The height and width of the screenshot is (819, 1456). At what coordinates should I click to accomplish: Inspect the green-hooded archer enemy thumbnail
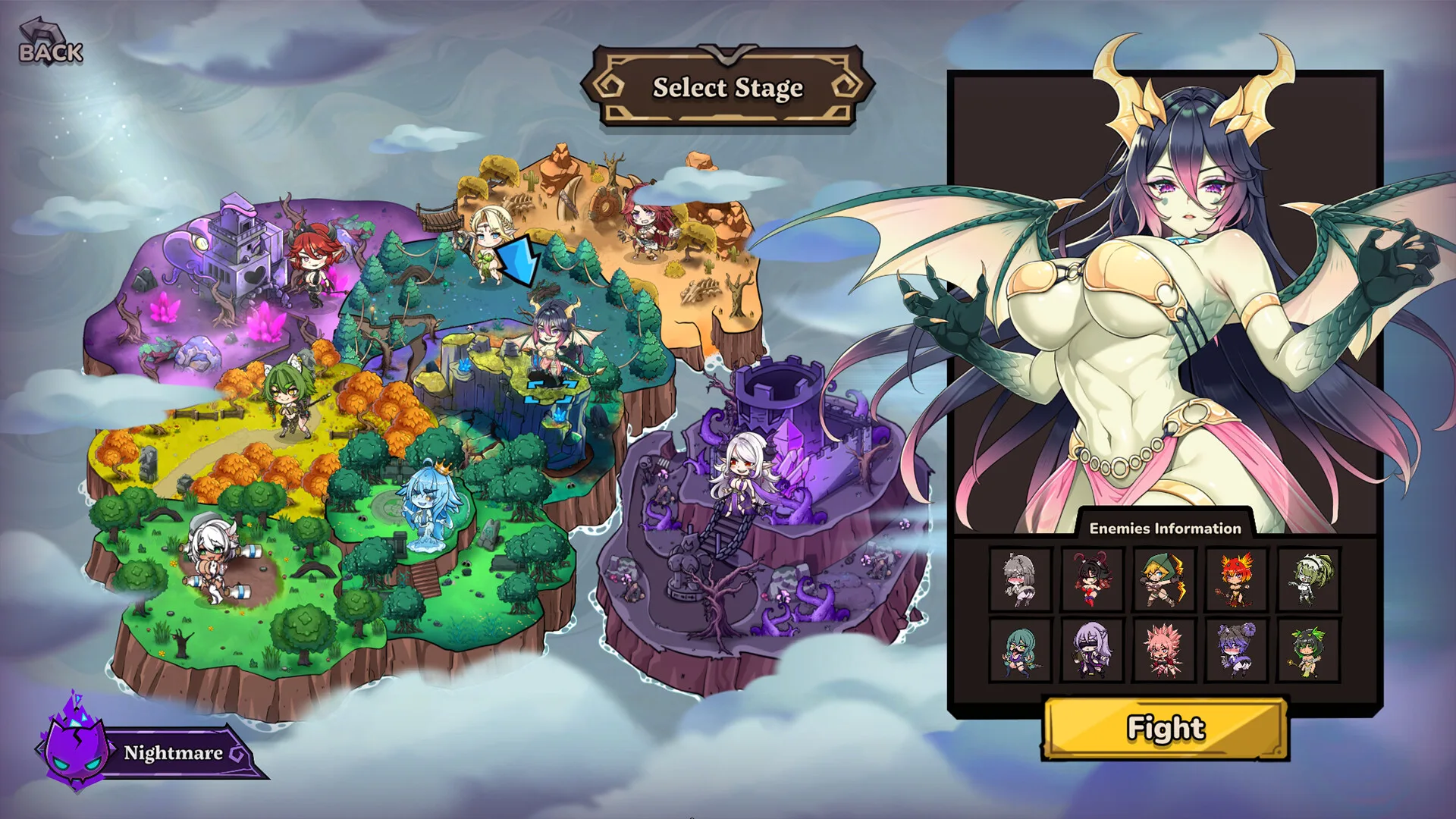[1164, 579]
